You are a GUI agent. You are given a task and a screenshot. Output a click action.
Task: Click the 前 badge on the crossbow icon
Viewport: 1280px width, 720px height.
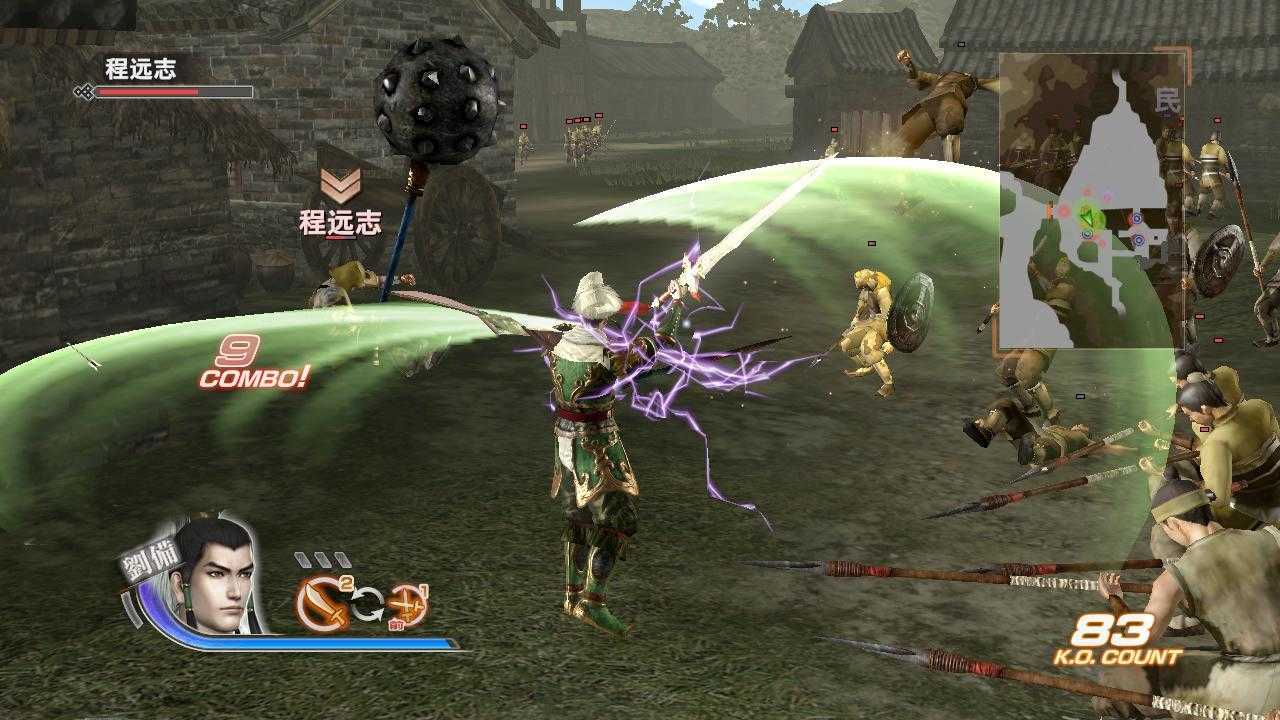pos(397,625)
